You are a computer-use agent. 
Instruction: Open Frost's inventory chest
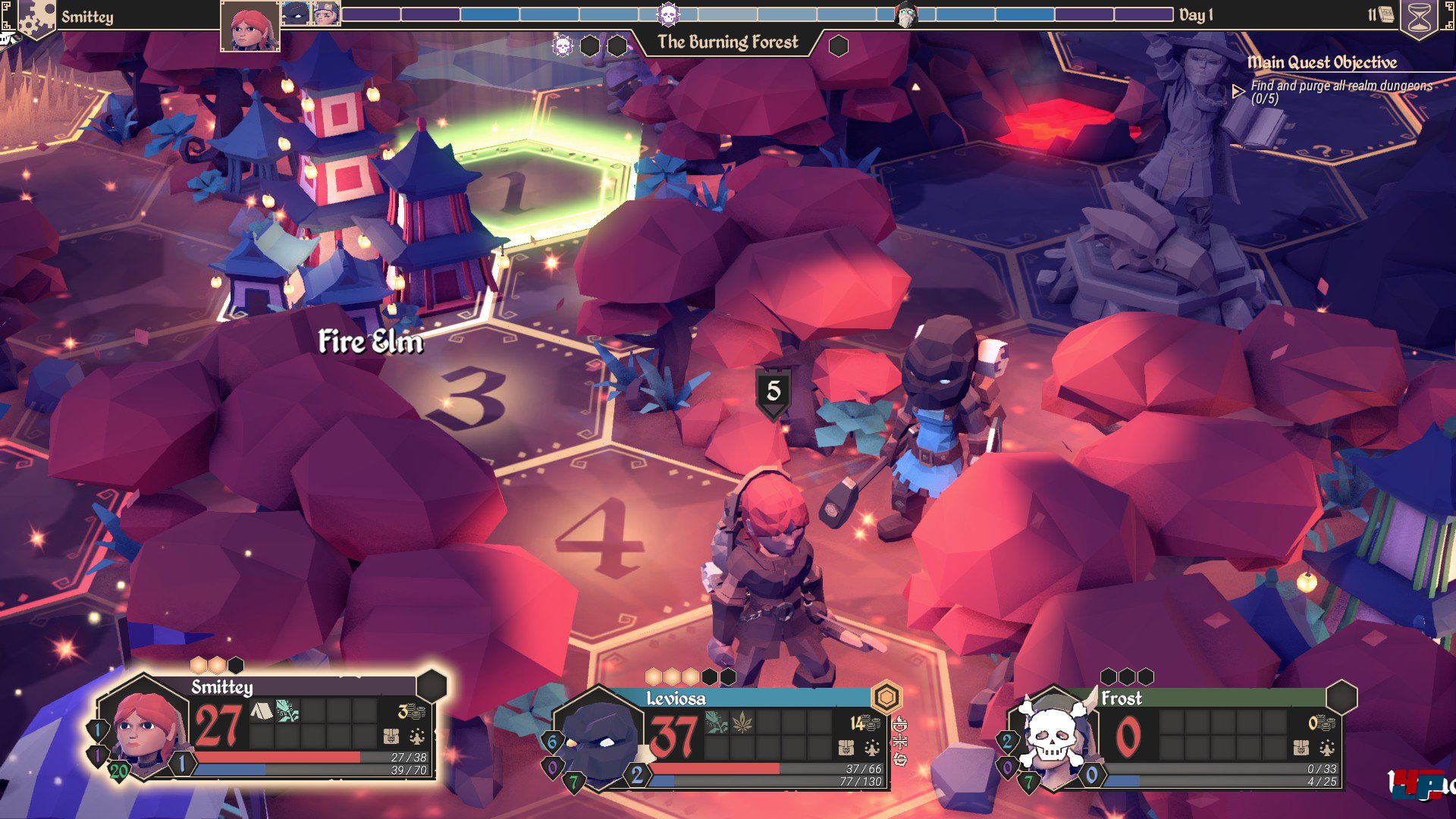(1301, 748)
